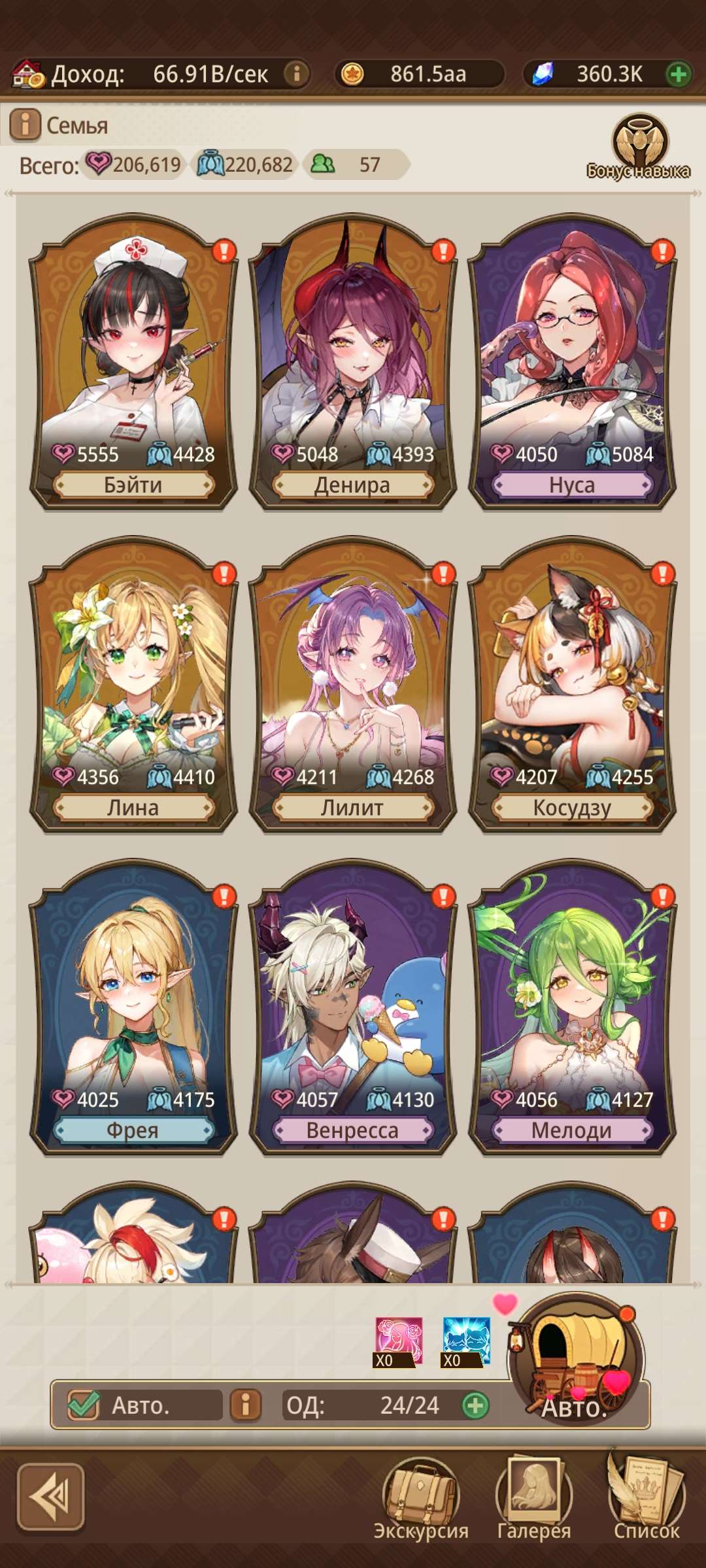The width and height of the screenshot is (706, 1568).
Task: Add action points with the ОД plus button
Action: point(475,1405)
